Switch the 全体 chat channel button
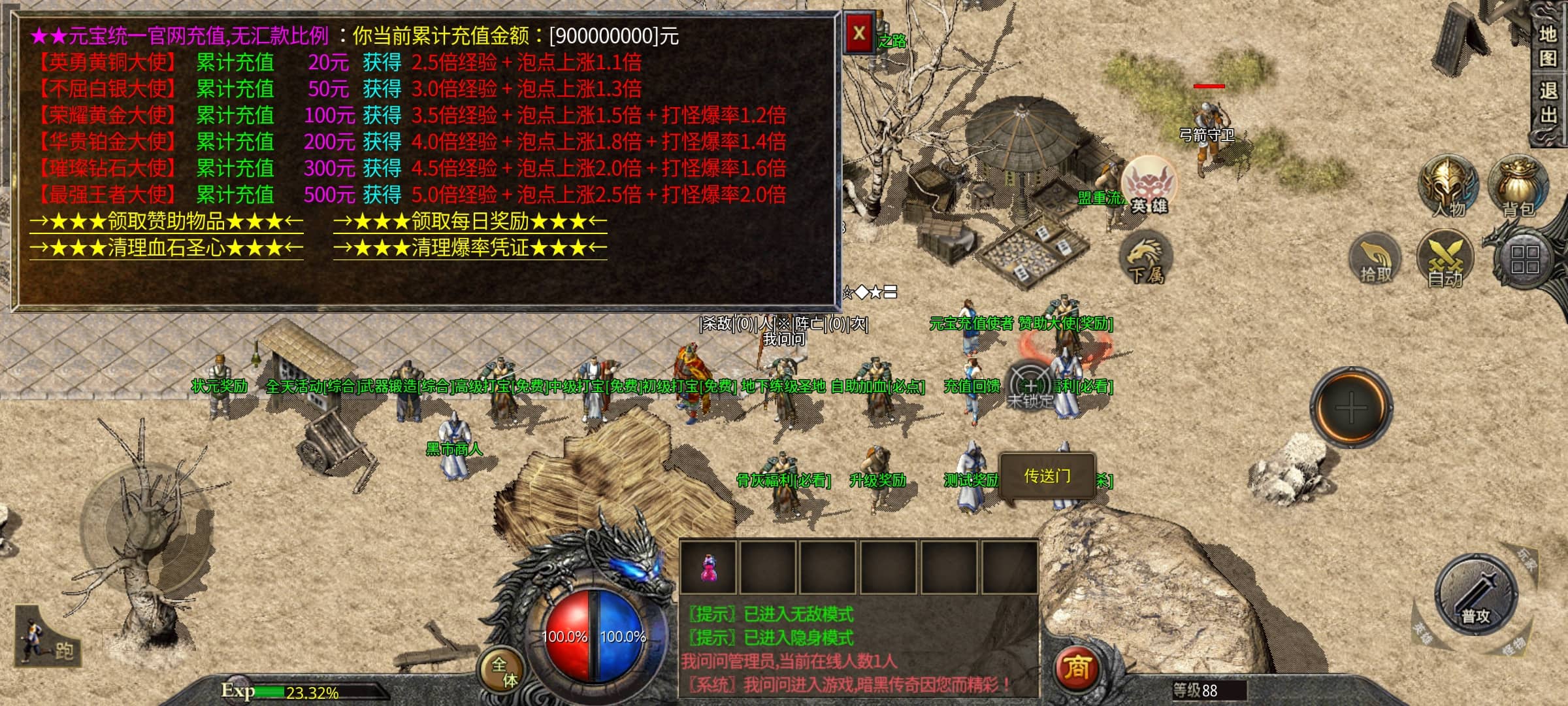Image resolution: width=1568 pixels, height=706 pixels. click(504, 671)
